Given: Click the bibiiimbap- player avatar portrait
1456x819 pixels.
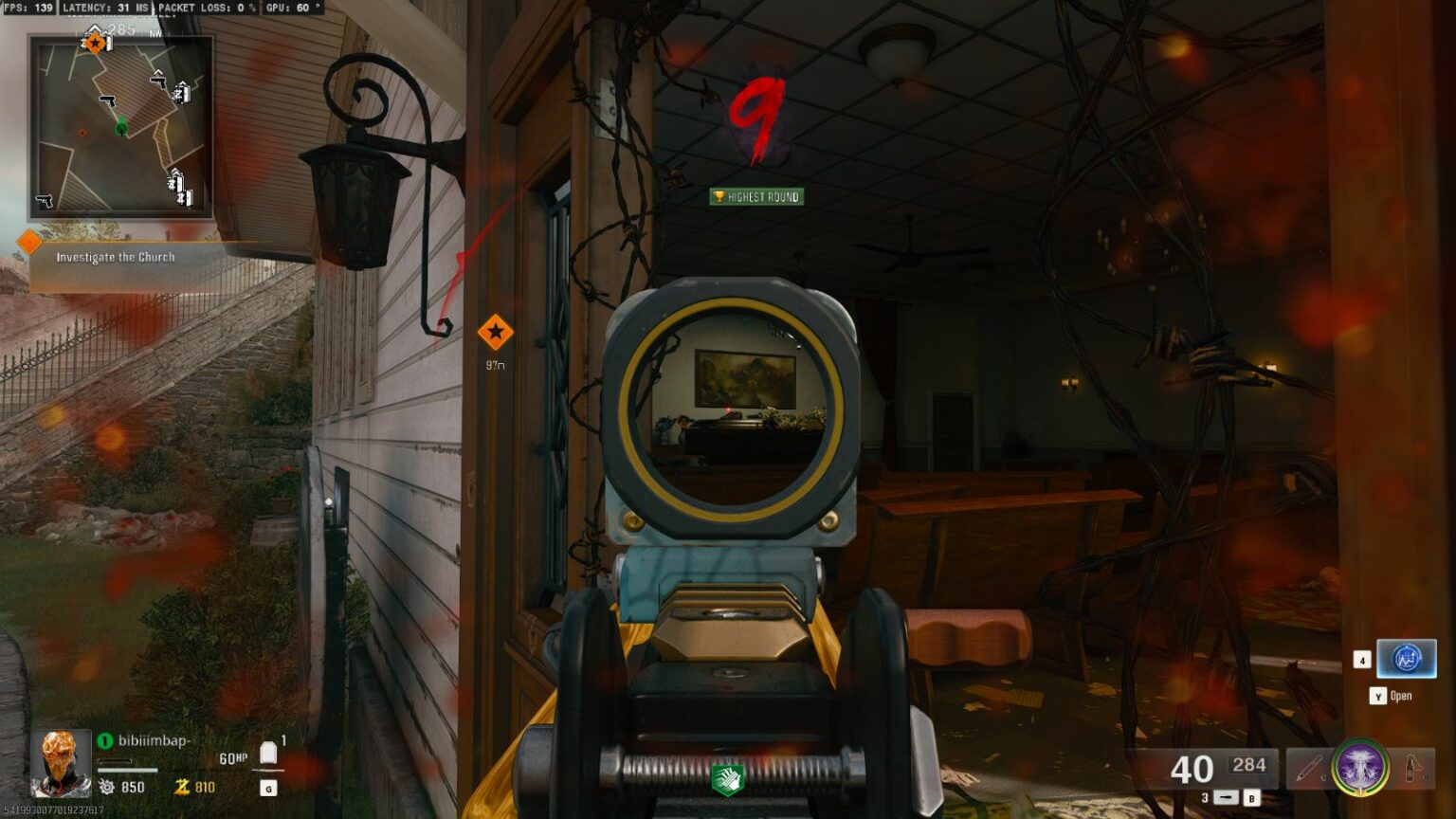Looking at the screenshot, I should pyautogui.click(x=59, y=763).
